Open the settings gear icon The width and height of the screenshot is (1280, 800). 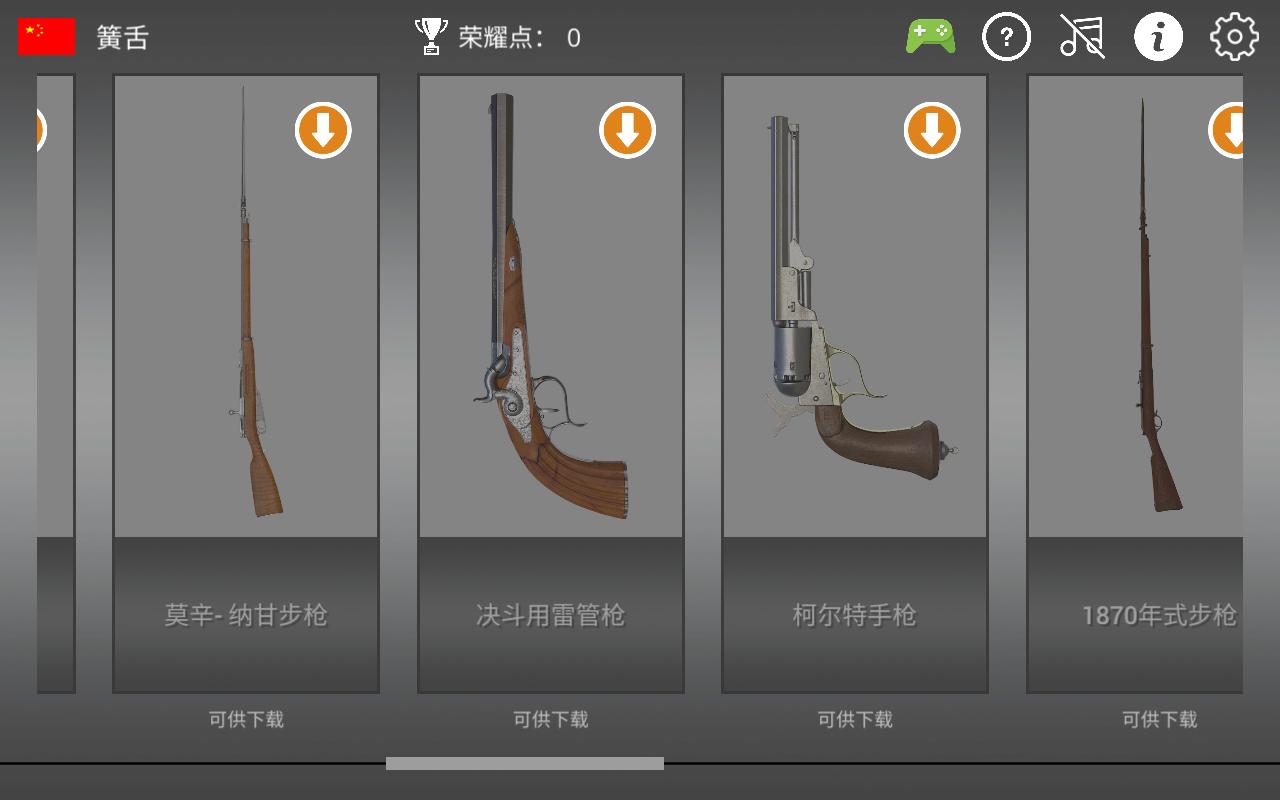(1234, 36)
